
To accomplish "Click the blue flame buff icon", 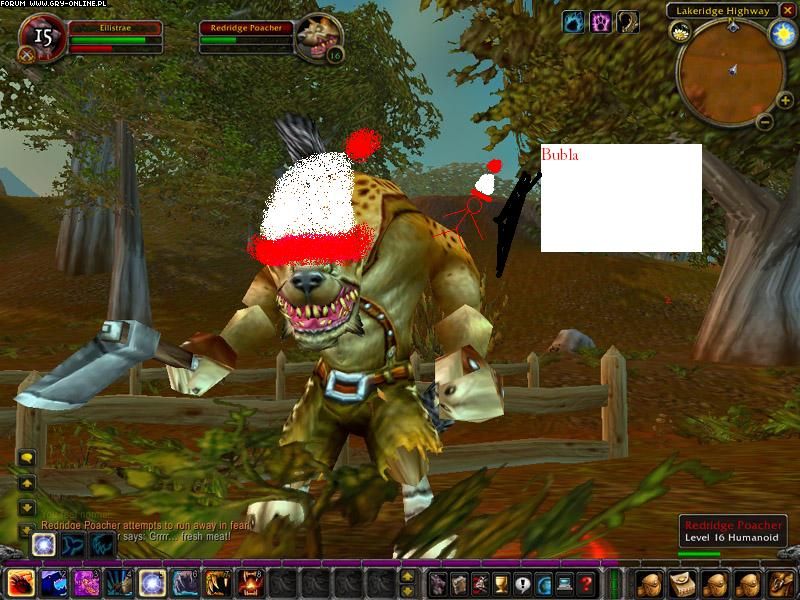I will 574,21.
